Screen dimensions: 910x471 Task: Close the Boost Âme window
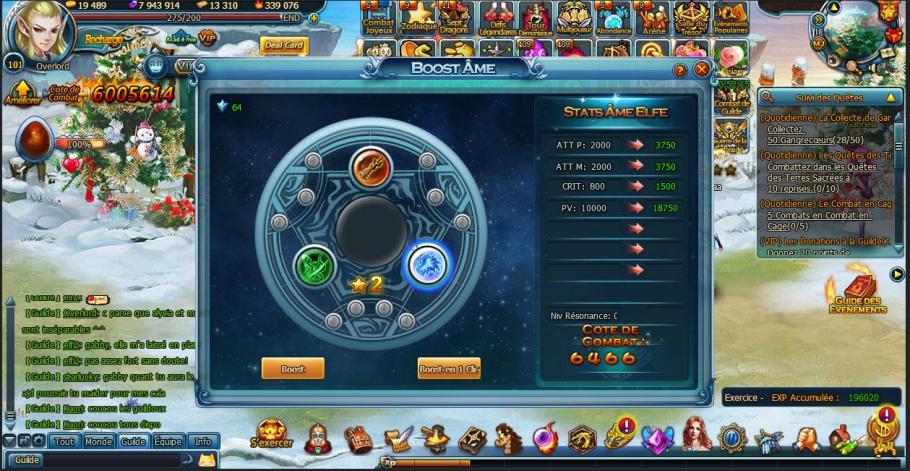pyautogui.click(x=702, y=70)
